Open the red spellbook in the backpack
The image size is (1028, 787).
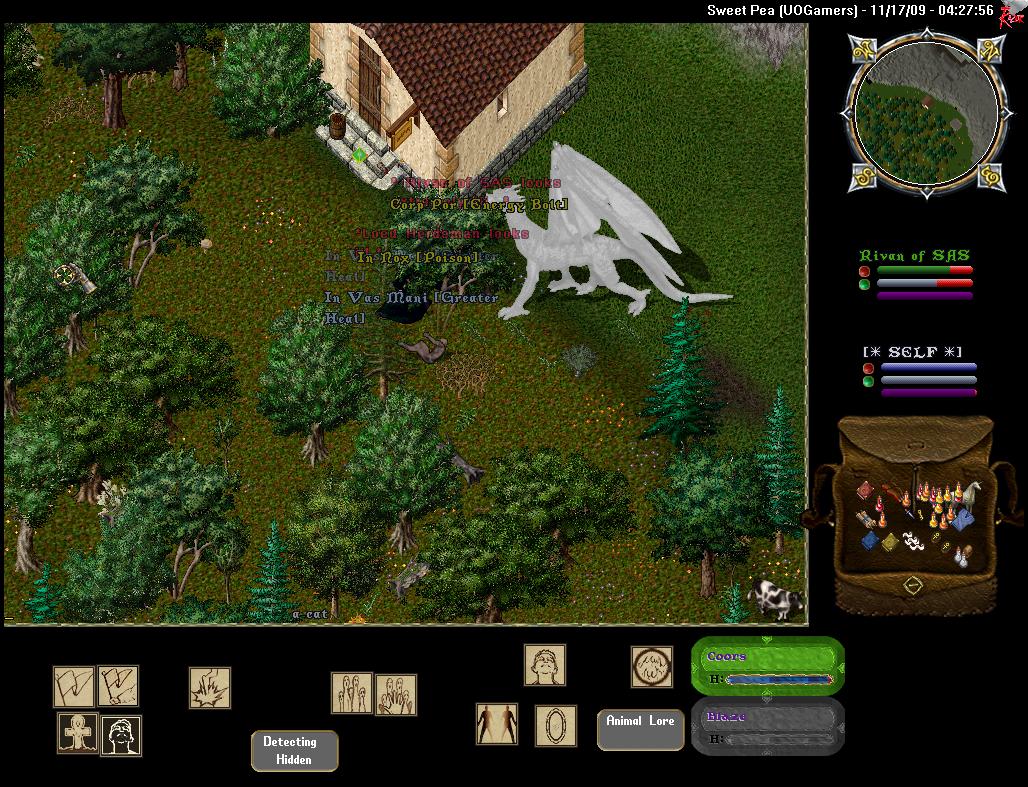point(866,491)
